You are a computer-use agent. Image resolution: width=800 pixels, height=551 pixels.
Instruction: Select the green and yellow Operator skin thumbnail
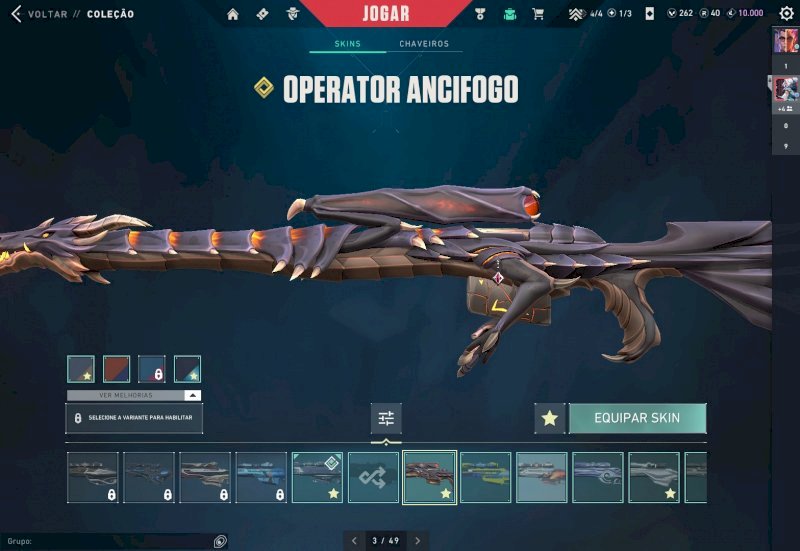click(486, 477)
